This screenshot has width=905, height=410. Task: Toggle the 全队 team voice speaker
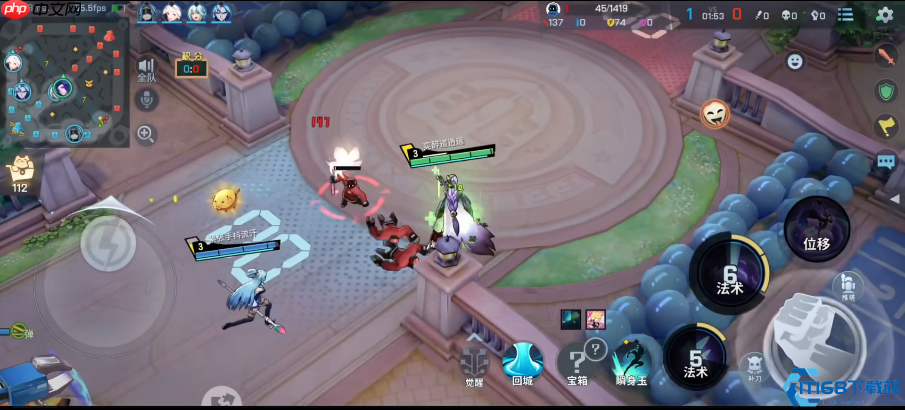tap(147, 68)
